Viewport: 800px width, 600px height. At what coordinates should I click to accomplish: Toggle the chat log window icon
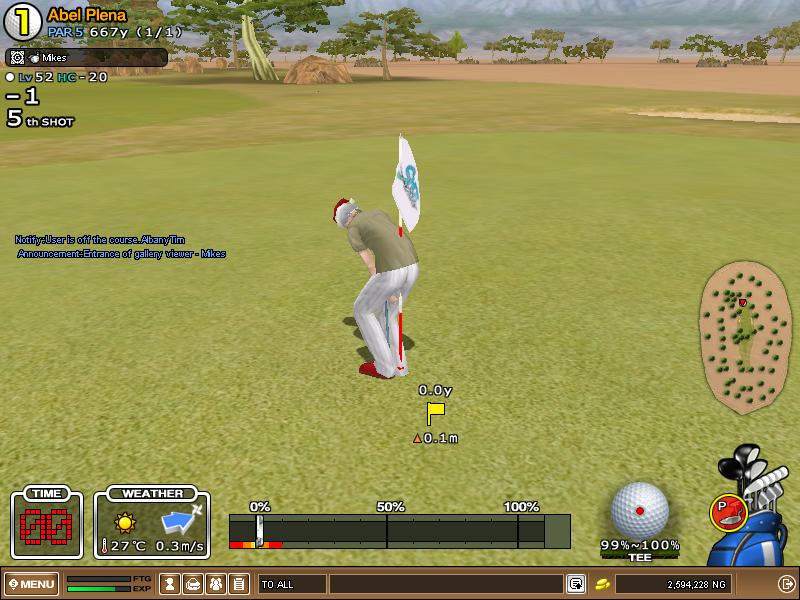click(576, 584)
